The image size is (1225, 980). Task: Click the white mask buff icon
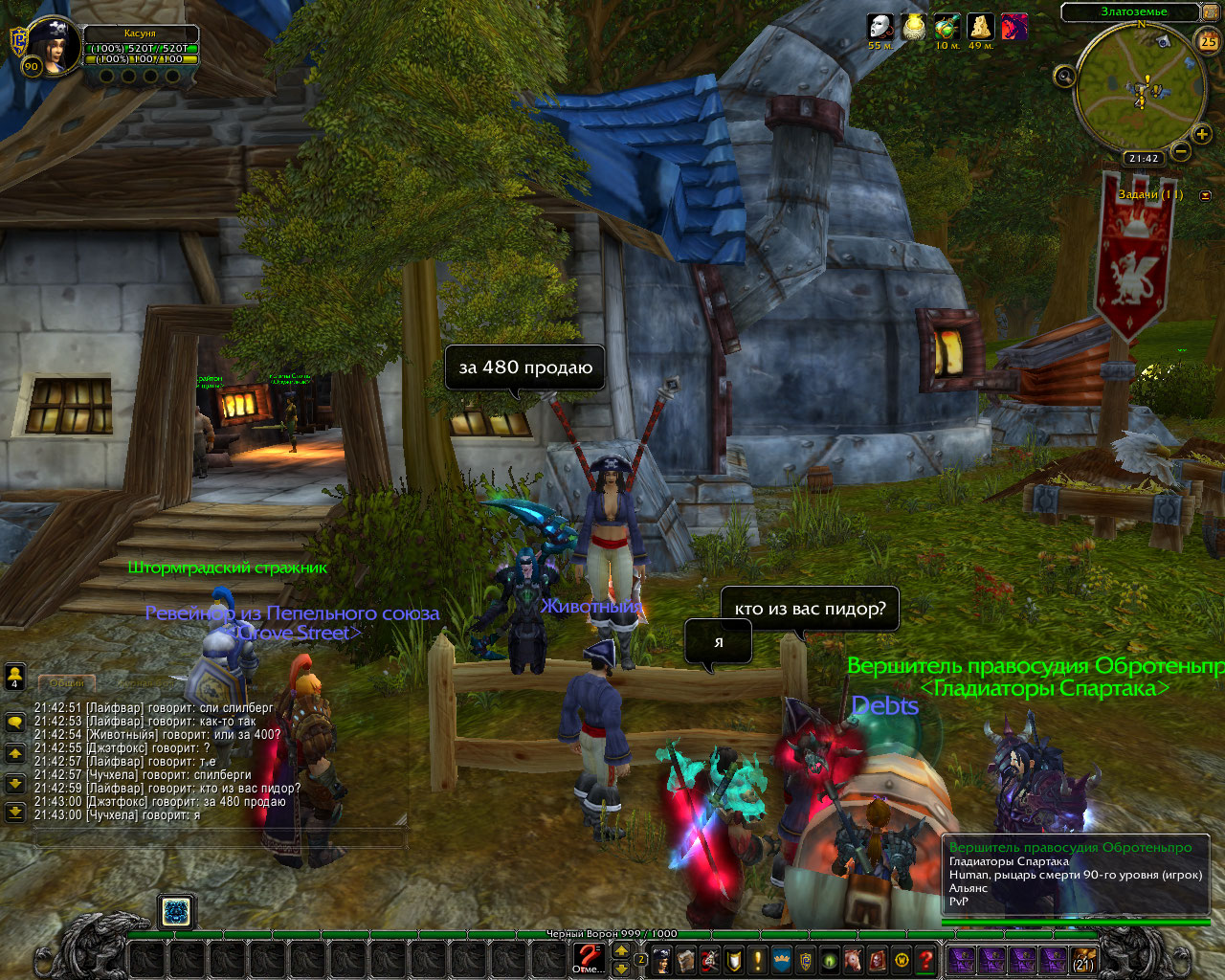880,27
